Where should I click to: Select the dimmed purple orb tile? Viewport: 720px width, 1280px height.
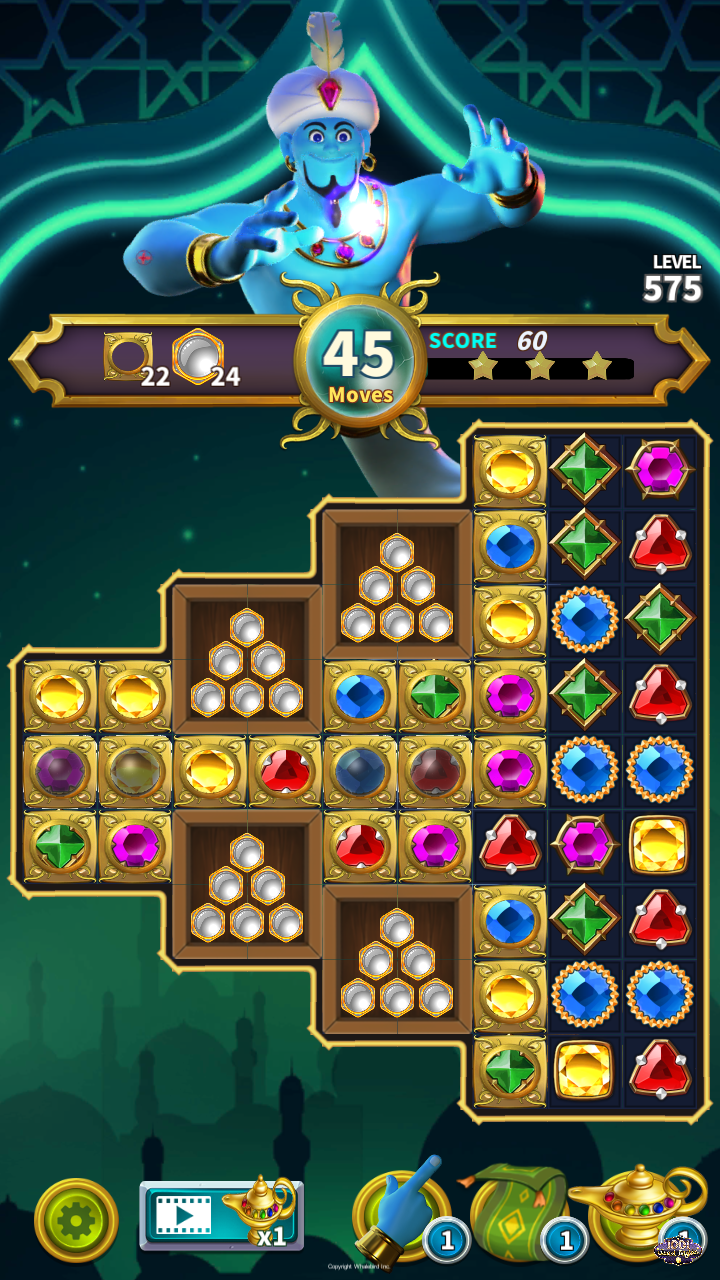(60, 771)
